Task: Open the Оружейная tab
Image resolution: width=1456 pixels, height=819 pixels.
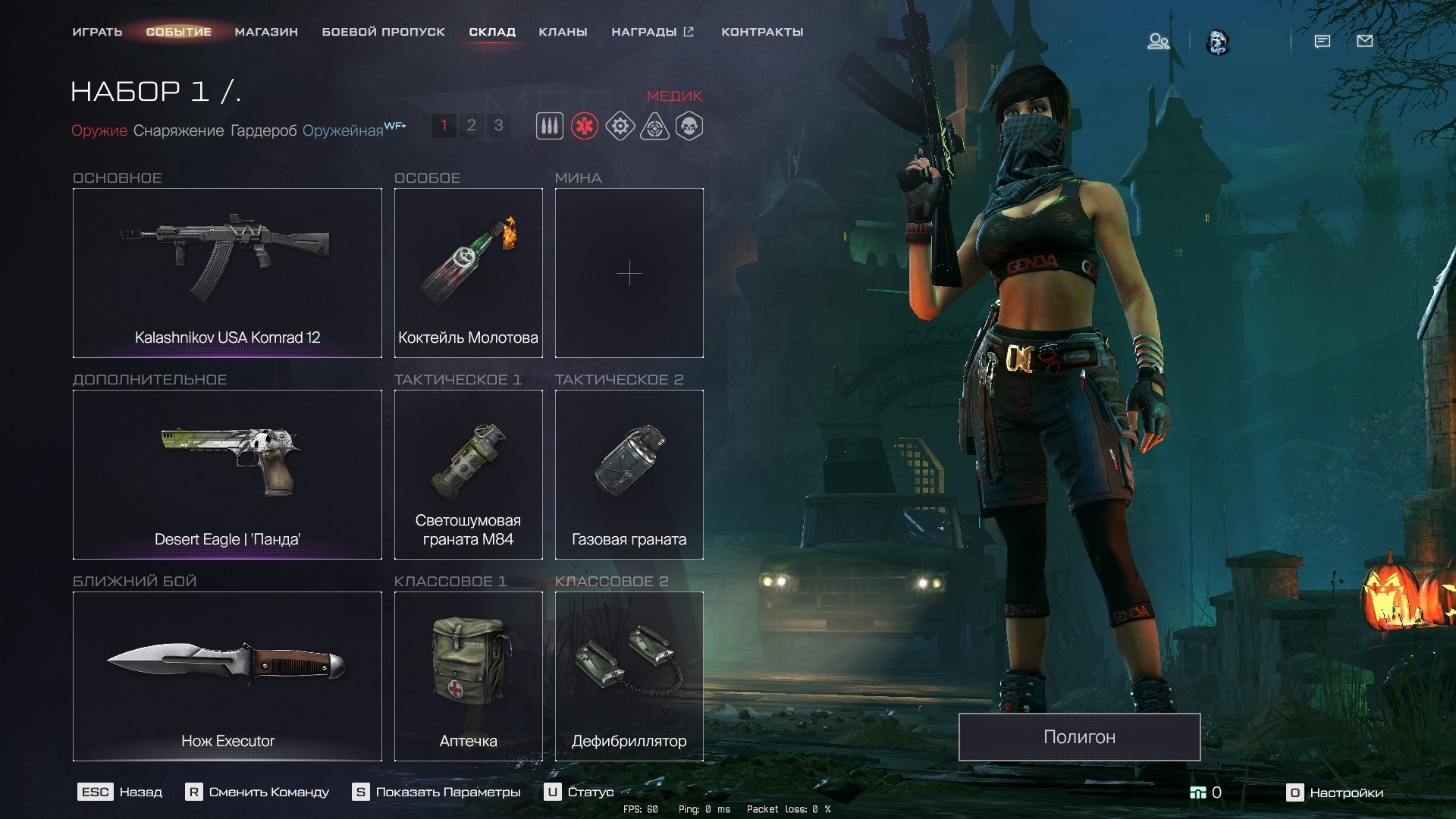Action: tap(343, 130)
